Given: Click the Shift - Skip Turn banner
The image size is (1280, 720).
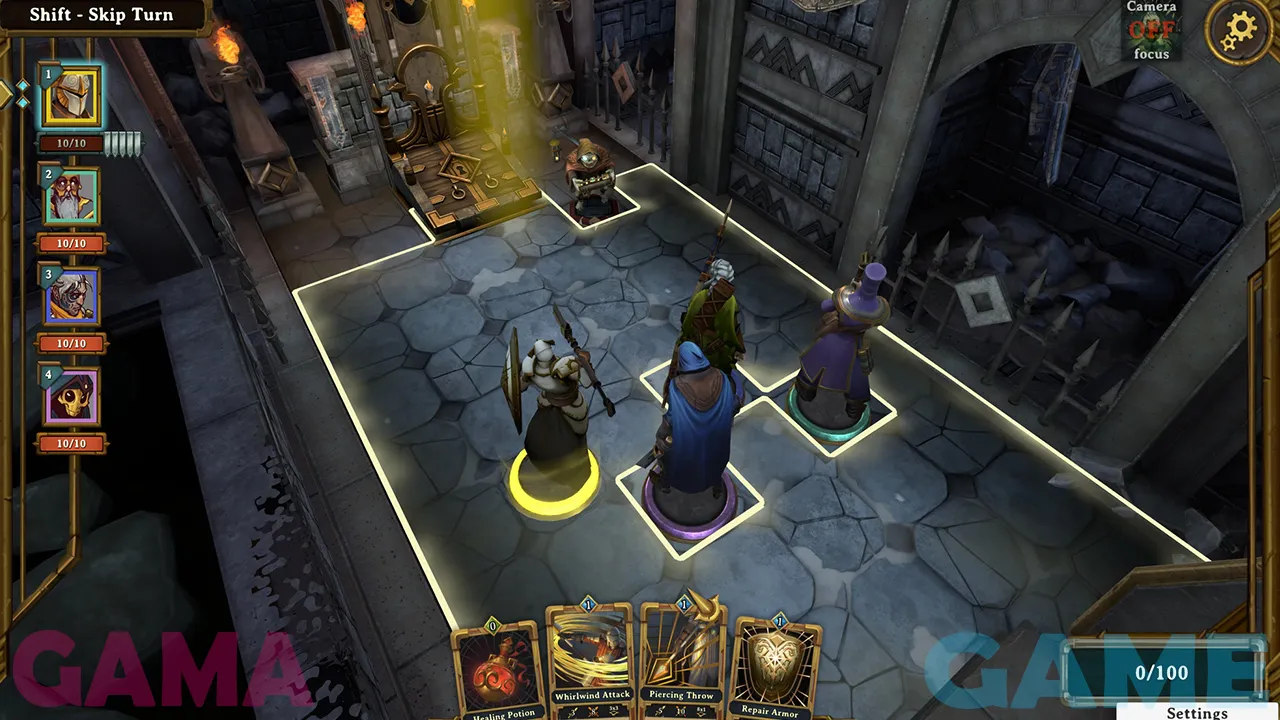Looking at the screenshot, I should [x=101, y=15].
